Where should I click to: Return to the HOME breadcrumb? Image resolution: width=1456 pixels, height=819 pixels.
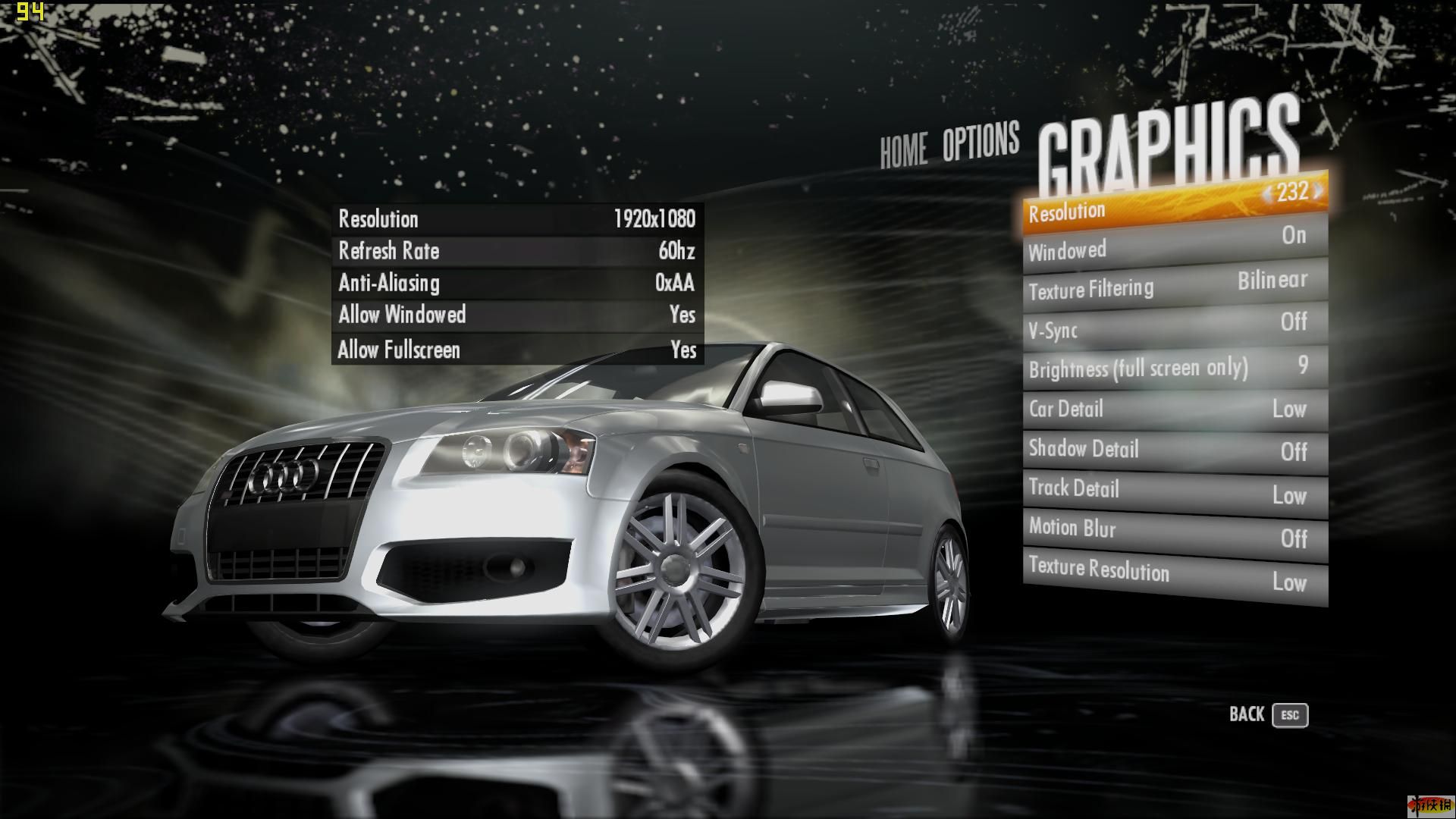pyautogui.click(x=903, y=149)
